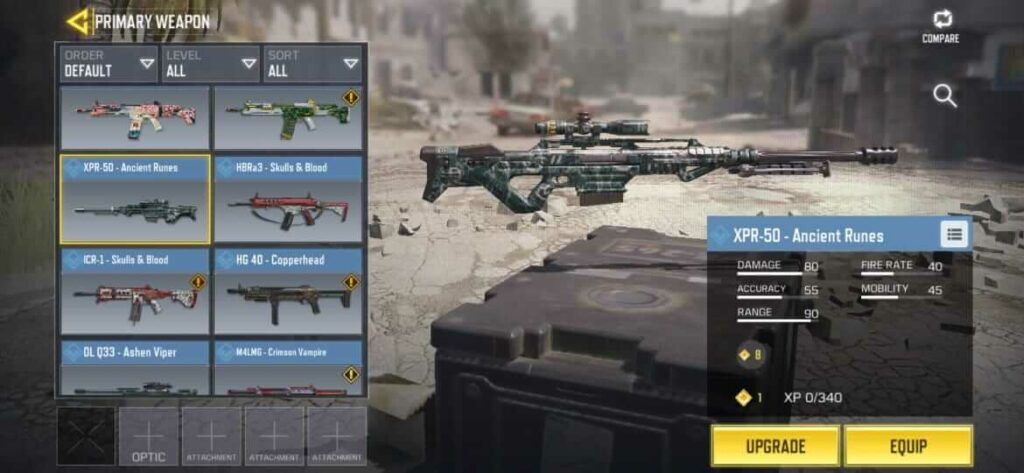Open the weapon details list icon

point(954,234)
